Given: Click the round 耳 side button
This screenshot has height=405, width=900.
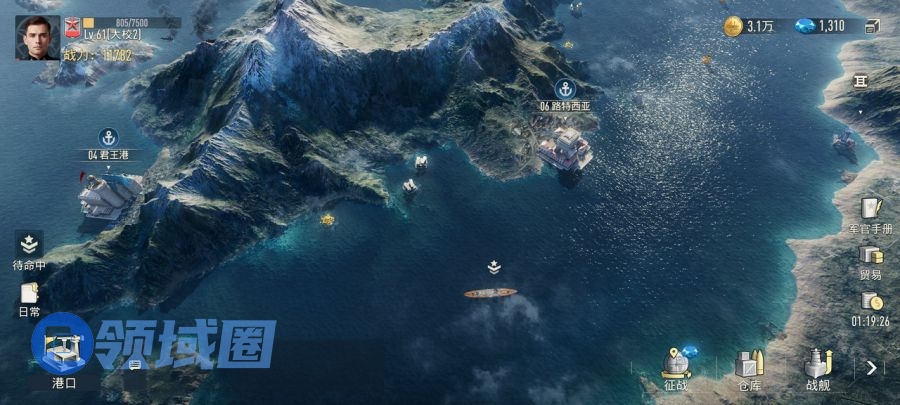Looking at the screenshot, I should tap(860, 82).
